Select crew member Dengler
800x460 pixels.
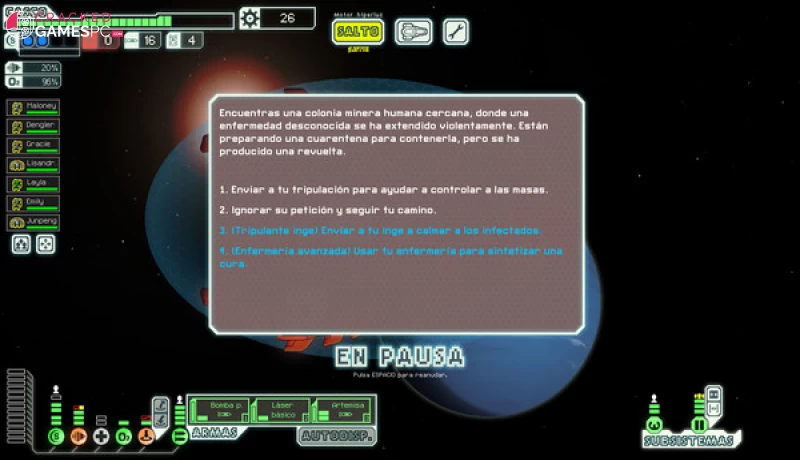33,127
